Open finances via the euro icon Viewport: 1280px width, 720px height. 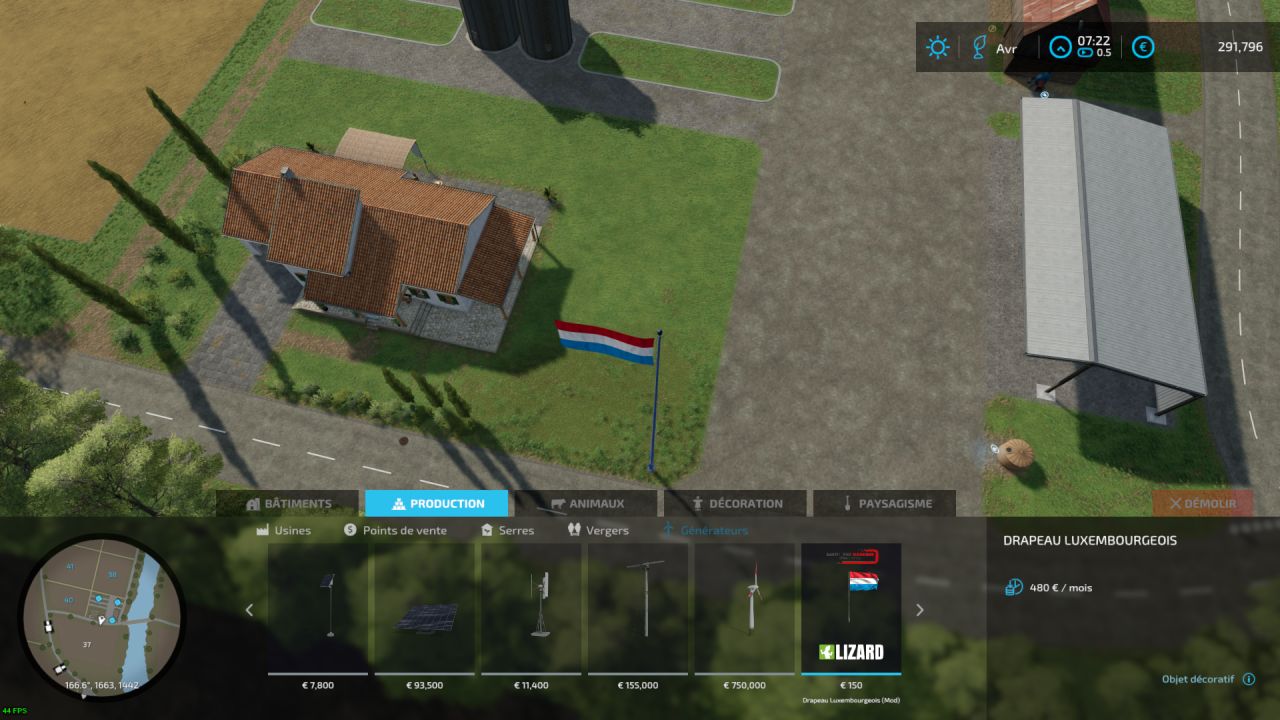point(1142,47)
